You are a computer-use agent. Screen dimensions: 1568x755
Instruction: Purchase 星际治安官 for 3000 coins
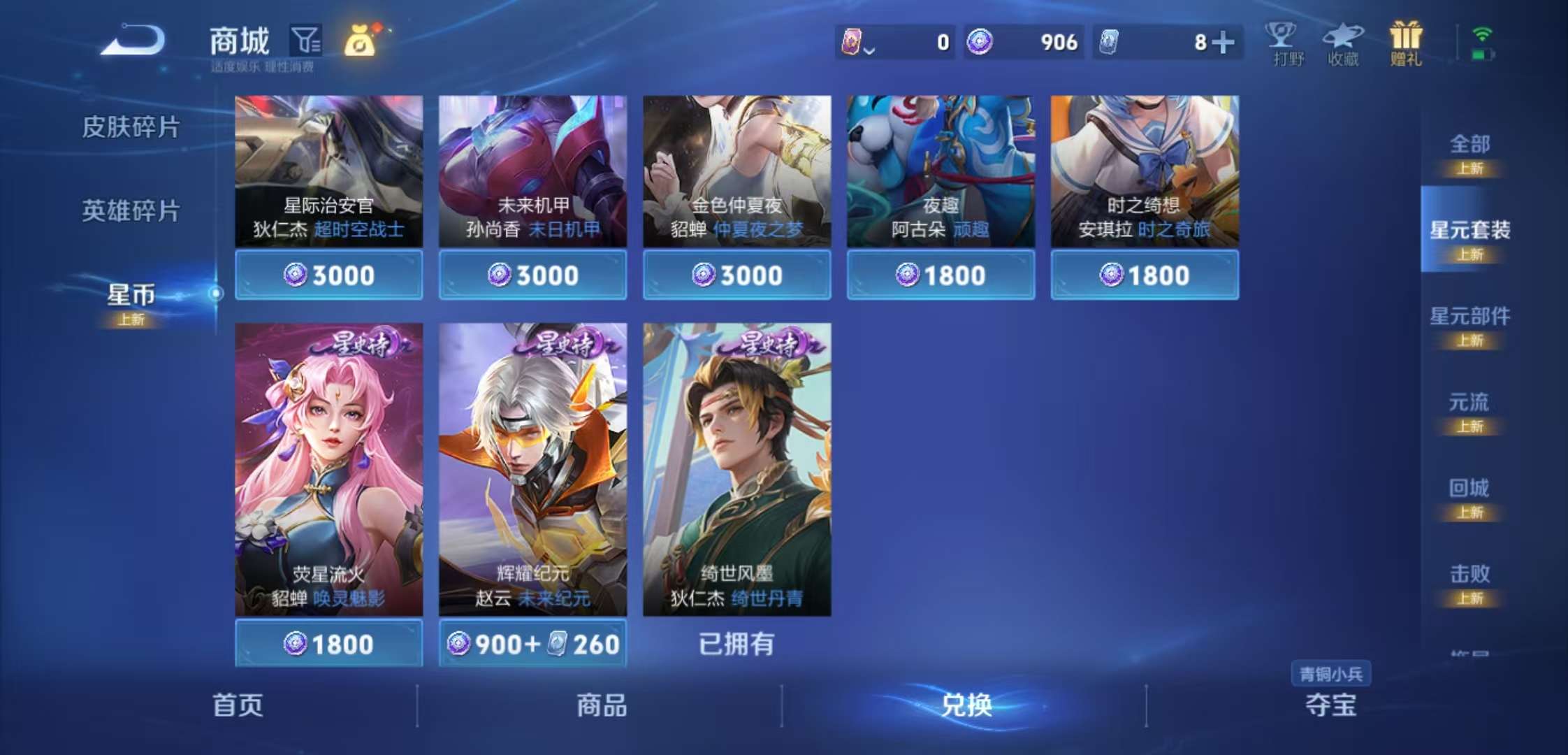(x=328, y=275)
